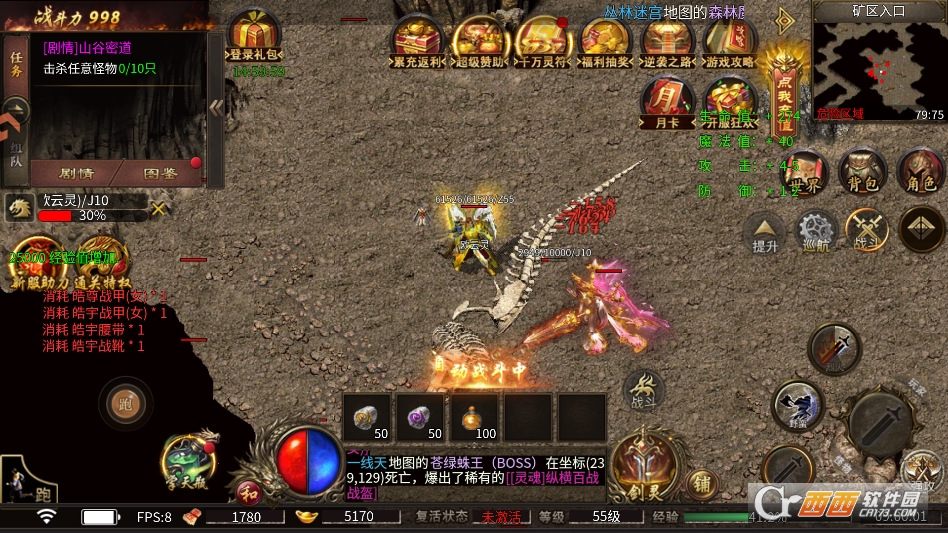The image size is (948, 533).
Task: Use the orange potion slot with 100
Action: 479,417
